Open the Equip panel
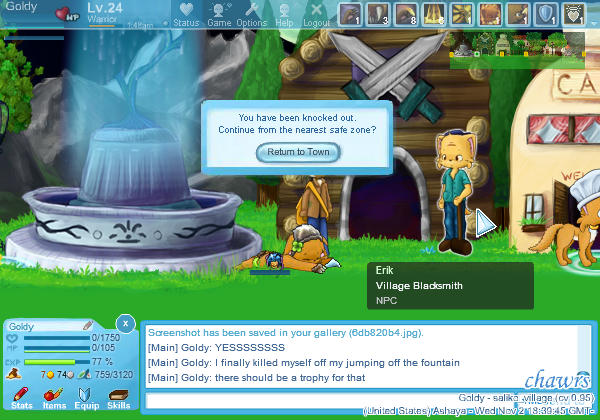This screenshot has height=420, width=600. click(86, 400)
